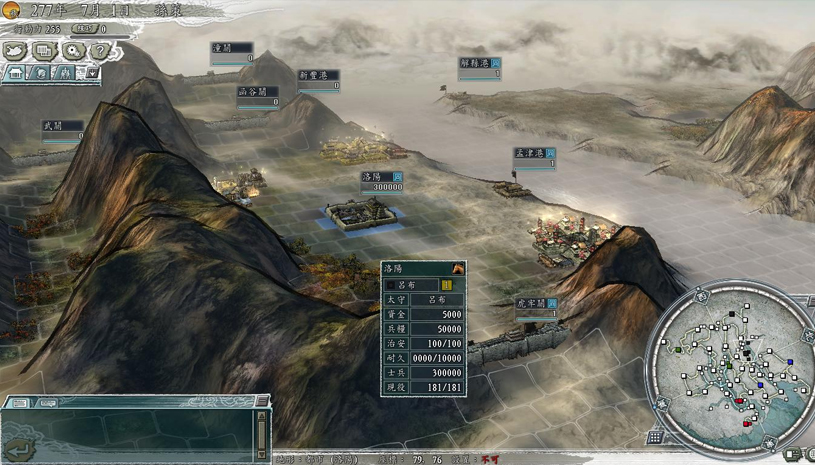Select Luoyang city on the map
The height and width of the screenshot is (465, 815).
point(362,214)
